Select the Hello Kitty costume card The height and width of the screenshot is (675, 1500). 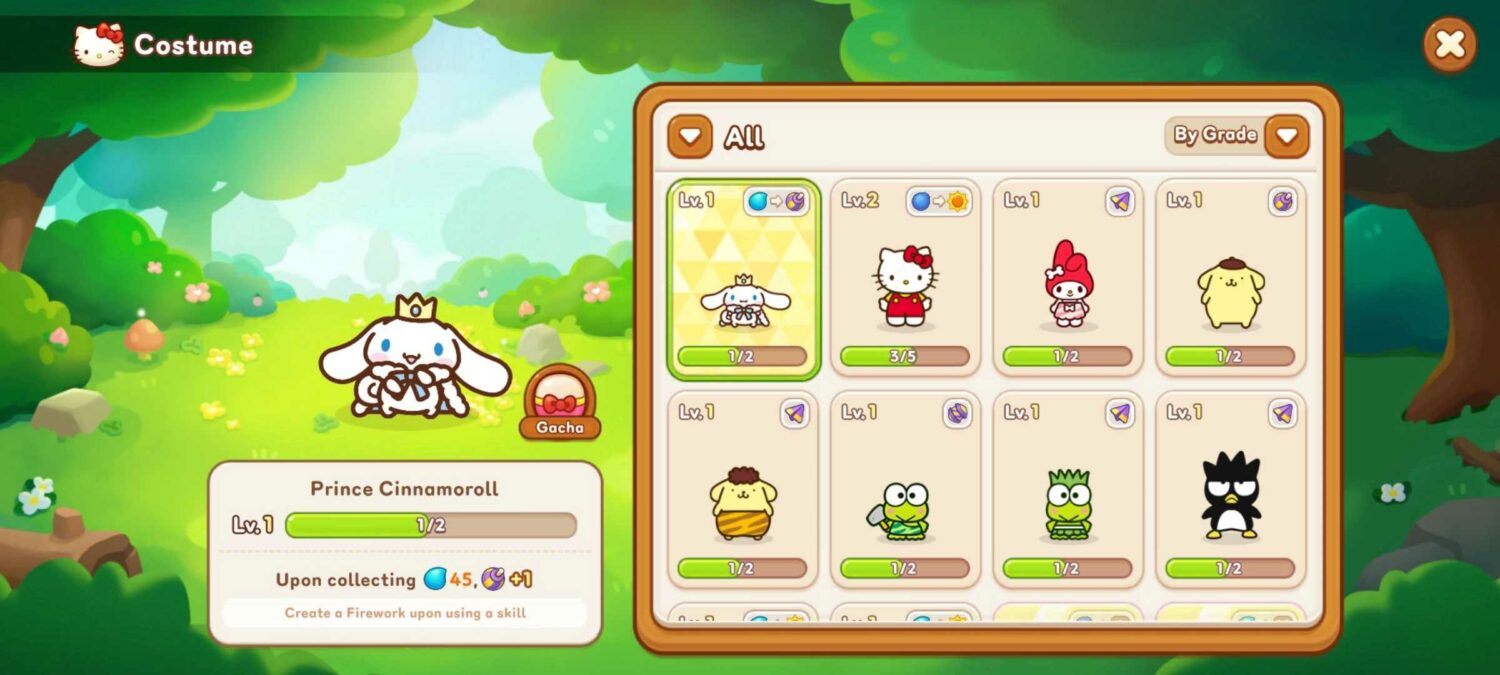905,280
